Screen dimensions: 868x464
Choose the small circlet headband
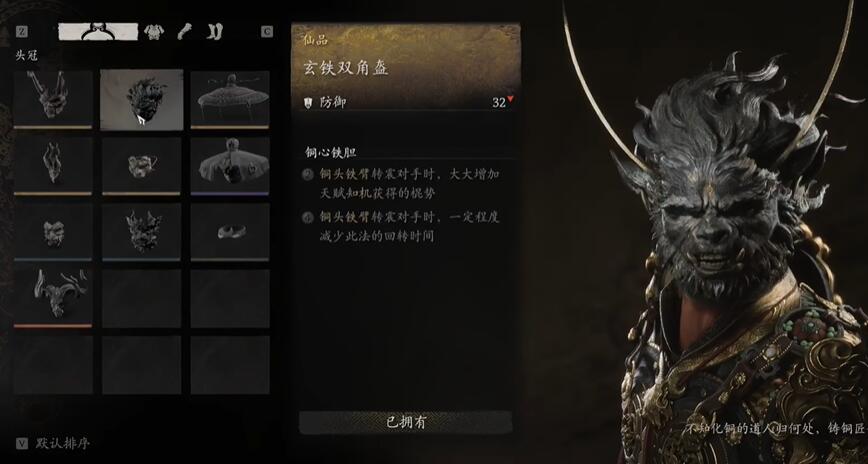230,231
